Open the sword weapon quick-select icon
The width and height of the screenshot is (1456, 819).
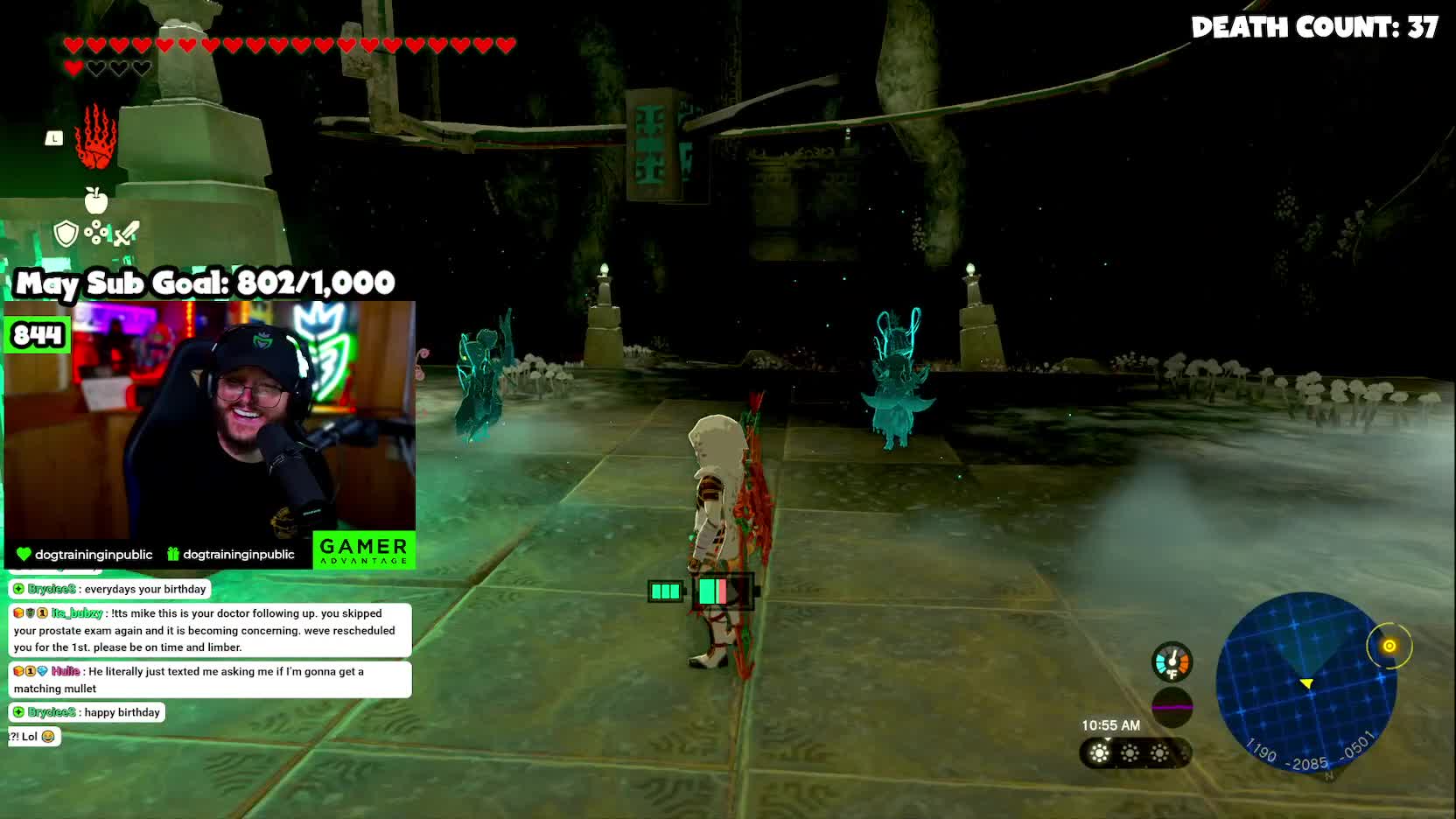pos(127,234)
